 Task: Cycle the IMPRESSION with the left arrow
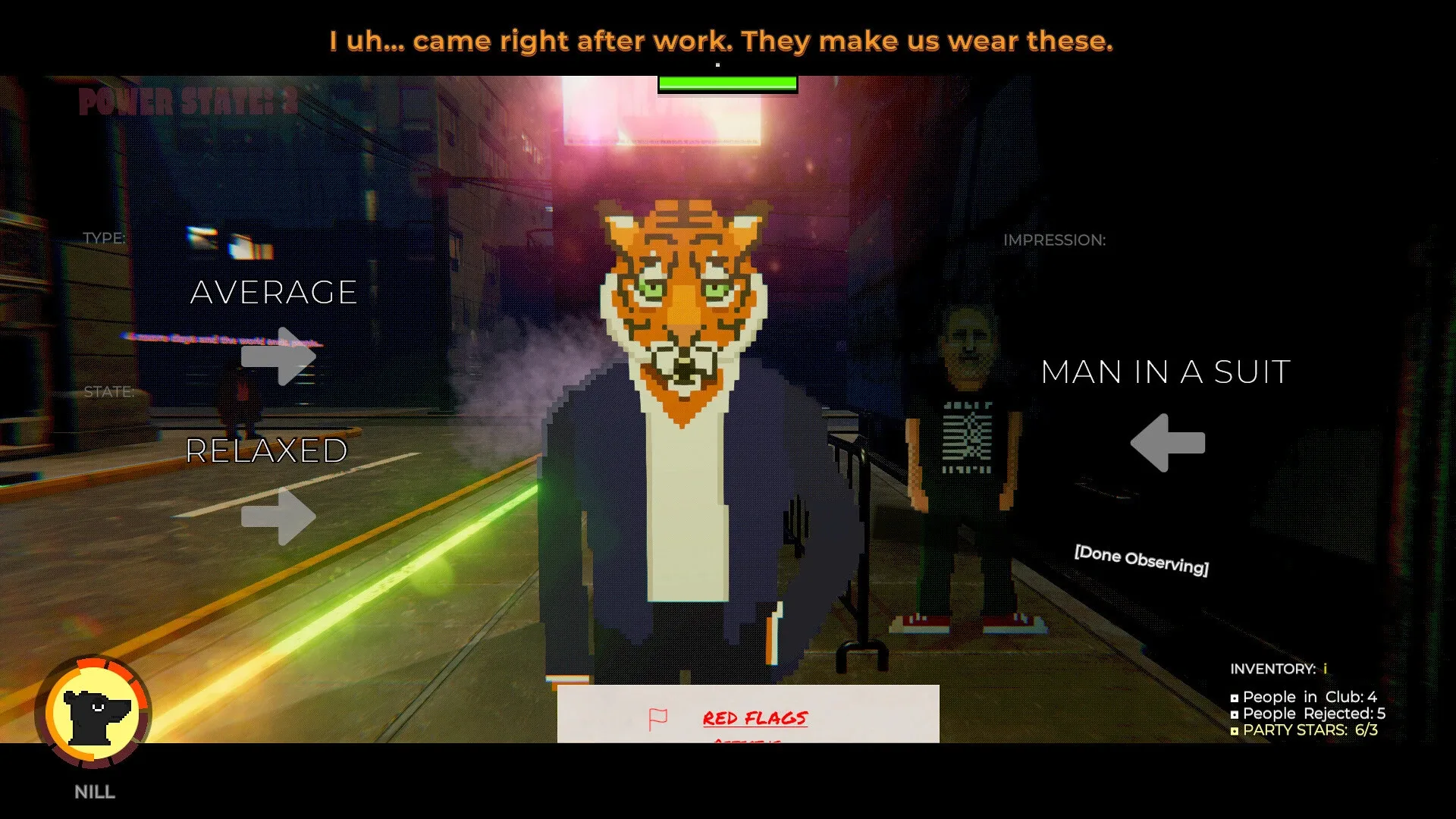tap(1168, 442)
